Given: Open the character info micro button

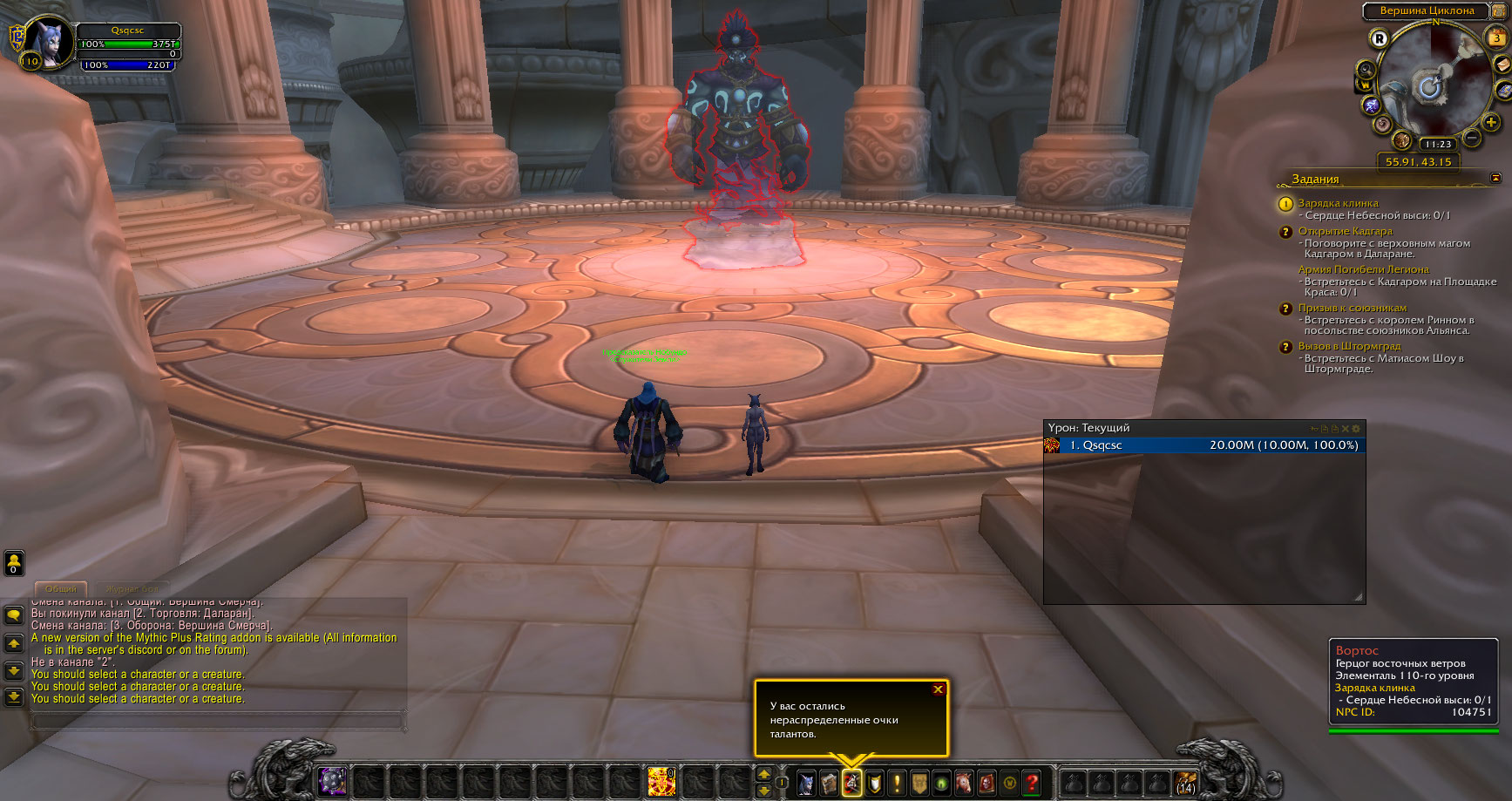Looking at the screenshot, I should click(807, 783).
